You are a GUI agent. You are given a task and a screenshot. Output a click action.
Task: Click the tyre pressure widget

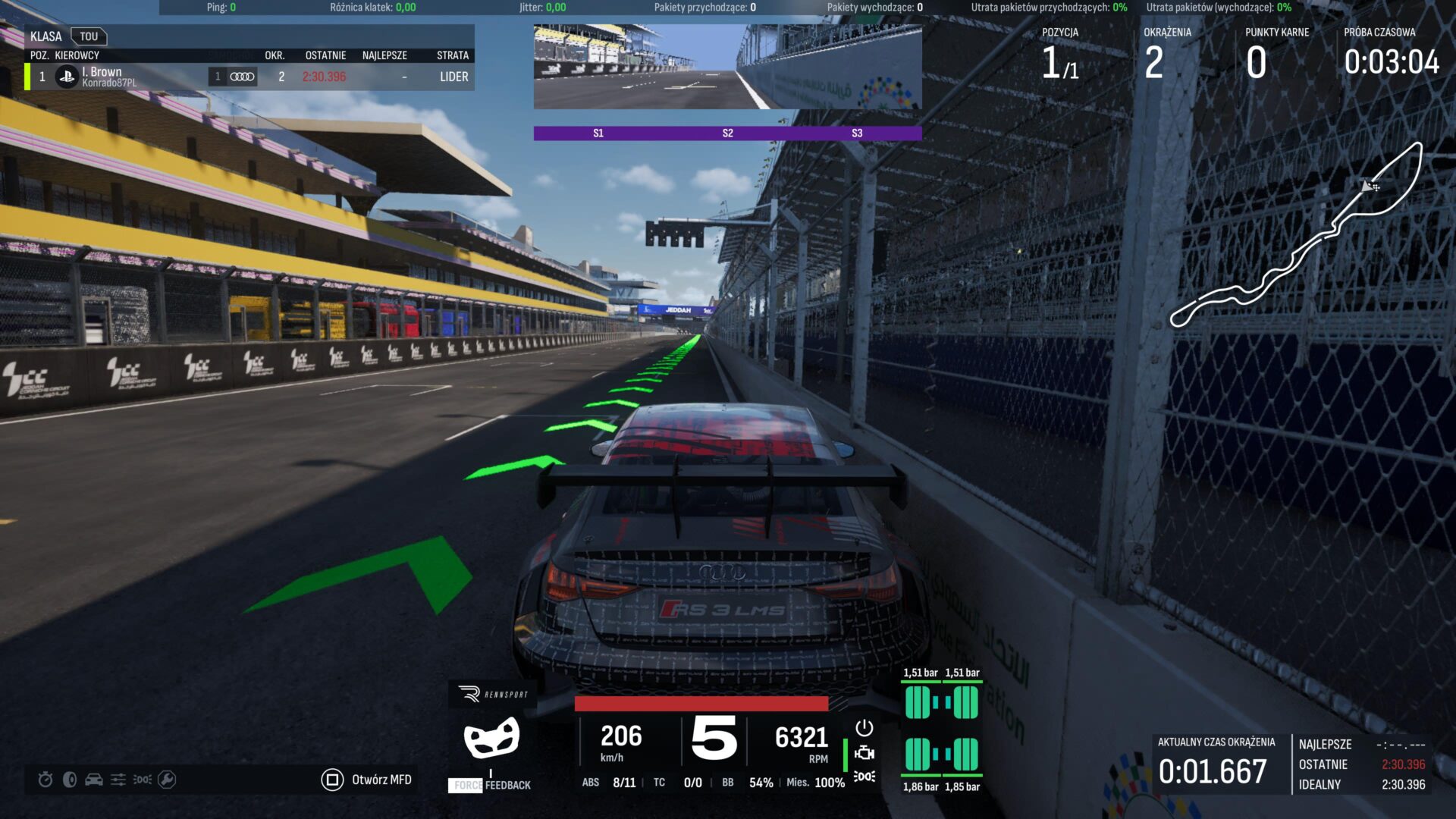coord(941,729)
